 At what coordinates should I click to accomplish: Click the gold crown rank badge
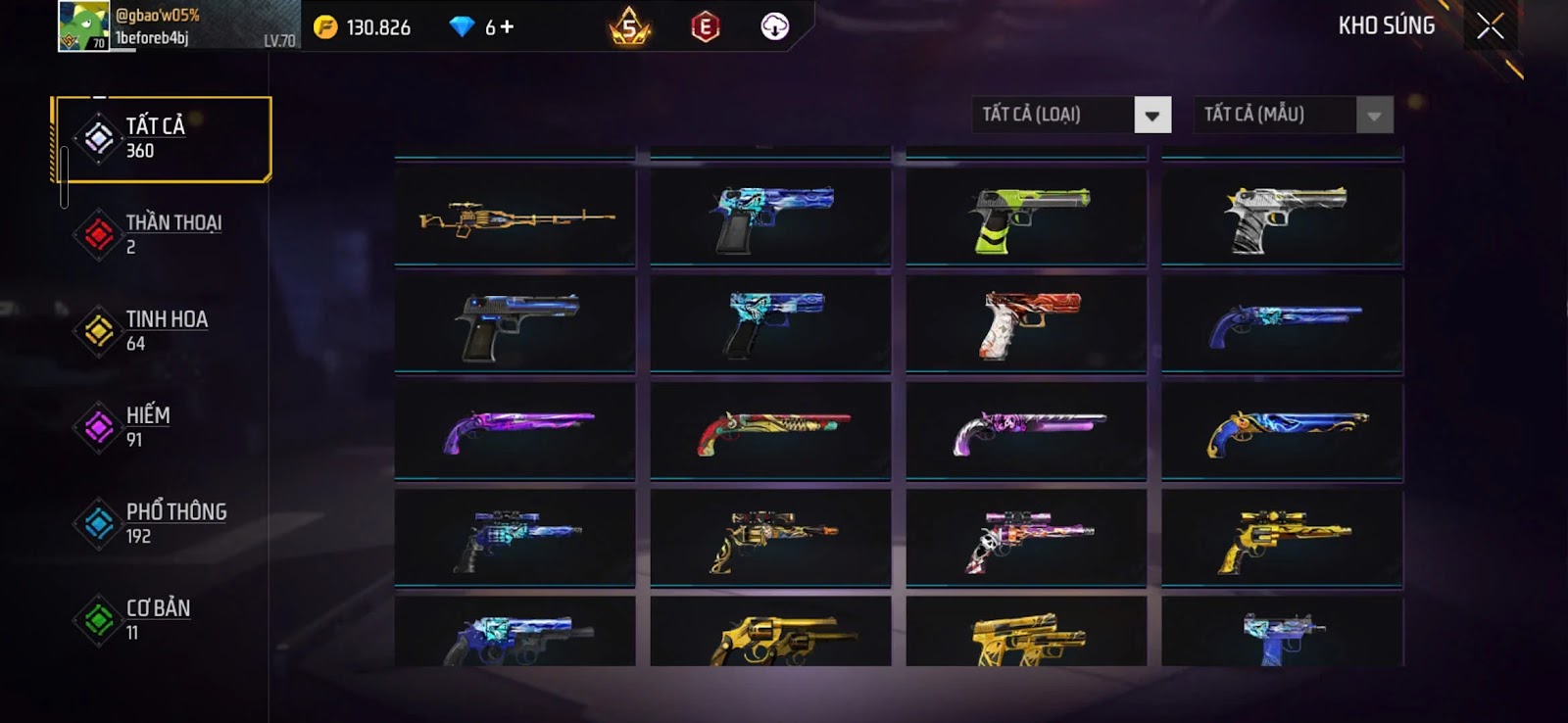click(x=629, y=27)
